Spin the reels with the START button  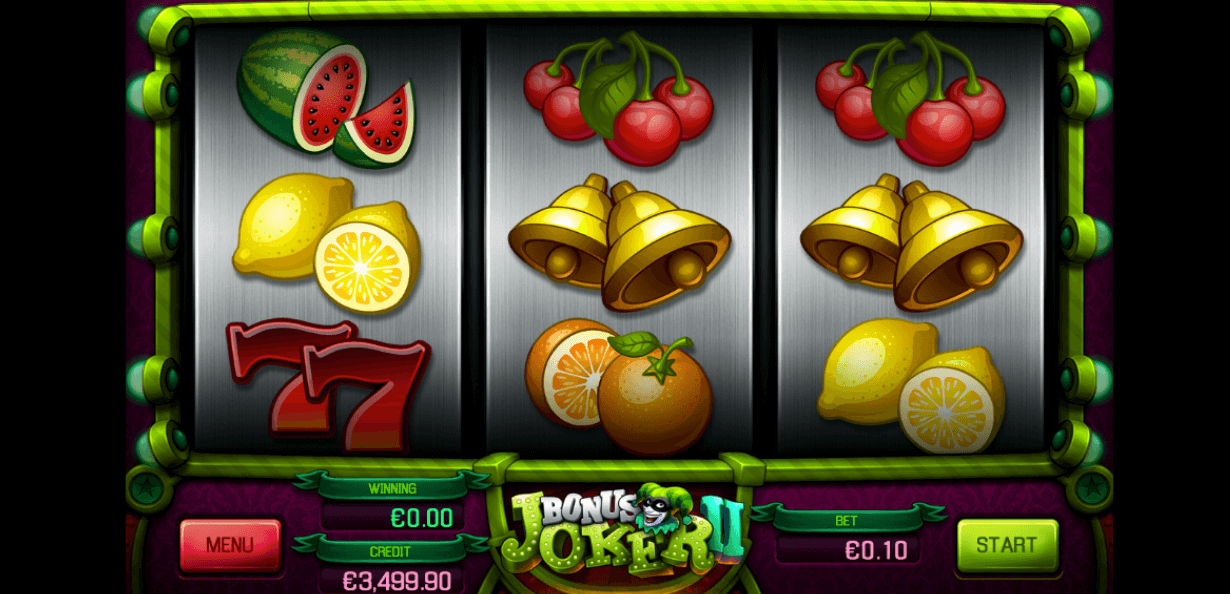point(1006,545)
